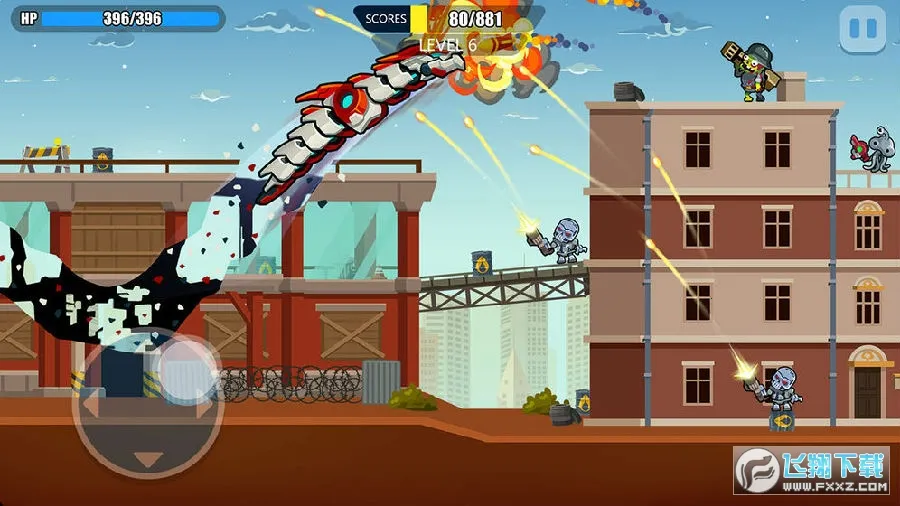The image size is (900, 506).
Task: Tap the virtual joystick's right arrow
Action: pyautogui.click(x=207, y=408)
